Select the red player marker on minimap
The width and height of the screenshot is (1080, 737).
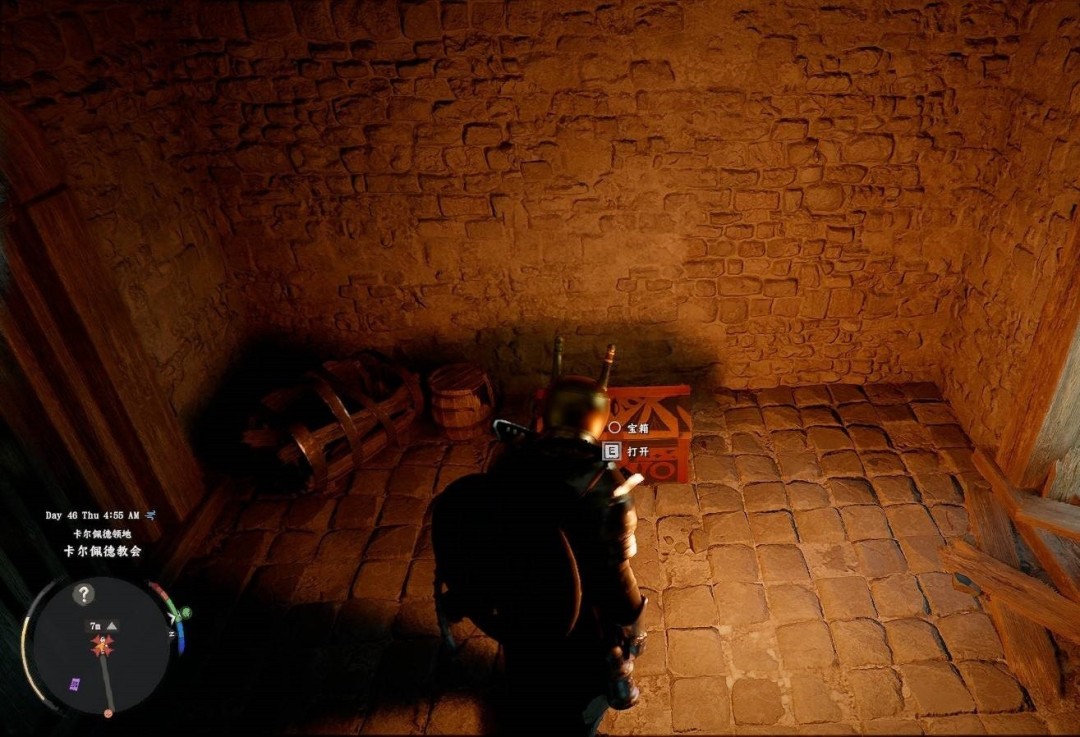tap(102, 646)
